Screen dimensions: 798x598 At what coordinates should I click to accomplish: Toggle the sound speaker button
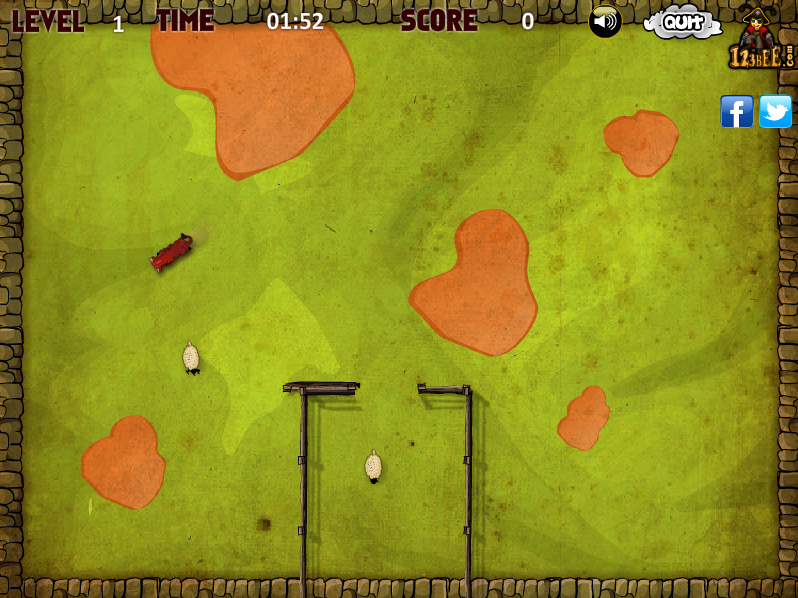click(x=605, y=21)
